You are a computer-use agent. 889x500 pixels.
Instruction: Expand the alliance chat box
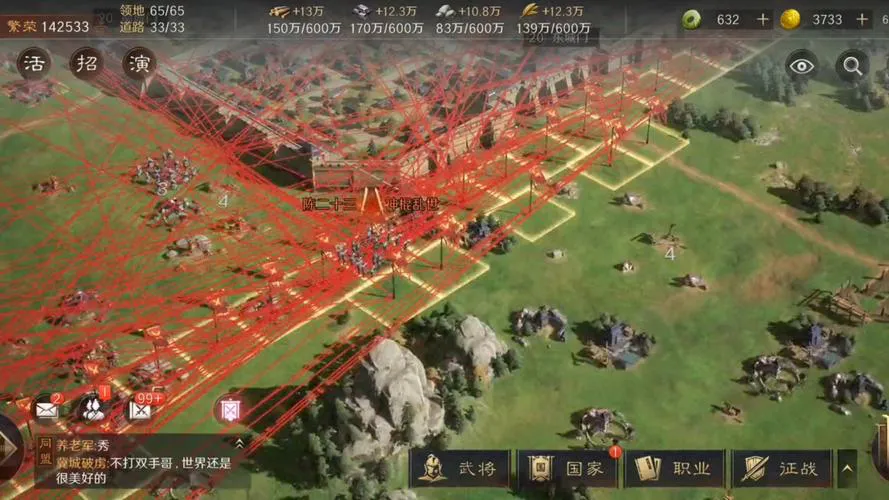[239, 442]
